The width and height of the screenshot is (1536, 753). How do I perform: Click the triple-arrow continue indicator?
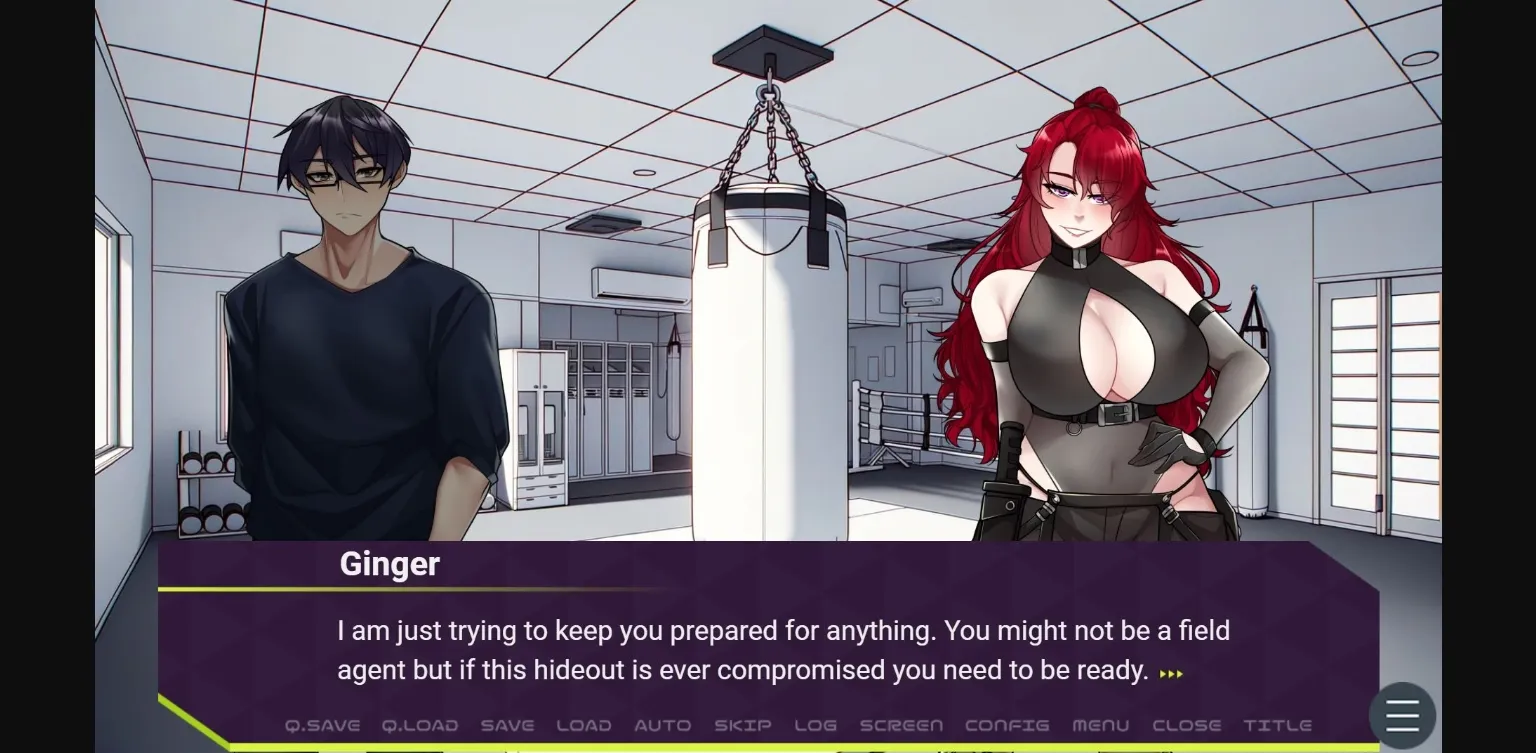click(1172, 673)
